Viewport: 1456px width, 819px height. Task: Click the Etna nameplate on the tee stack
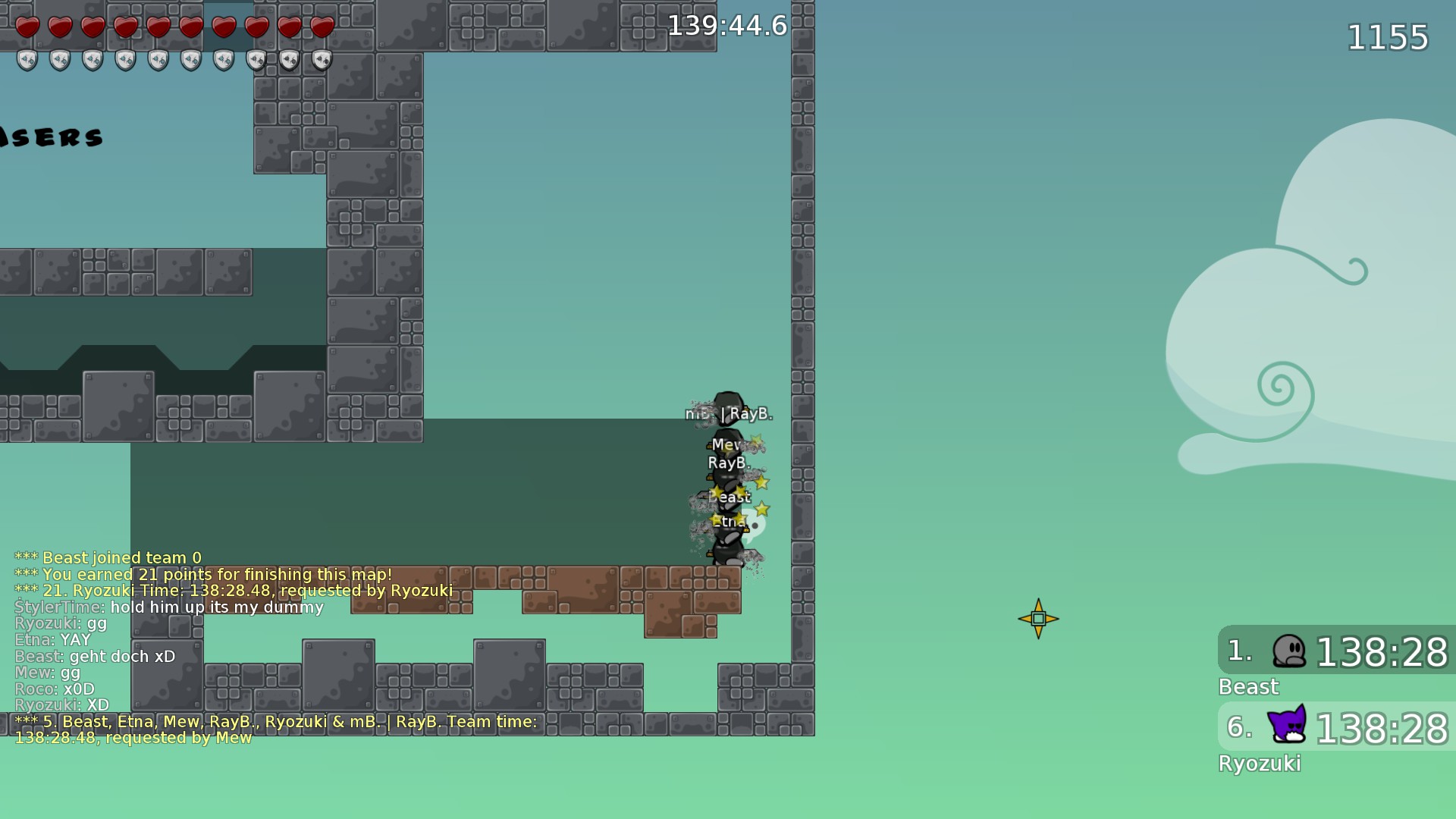729,521
